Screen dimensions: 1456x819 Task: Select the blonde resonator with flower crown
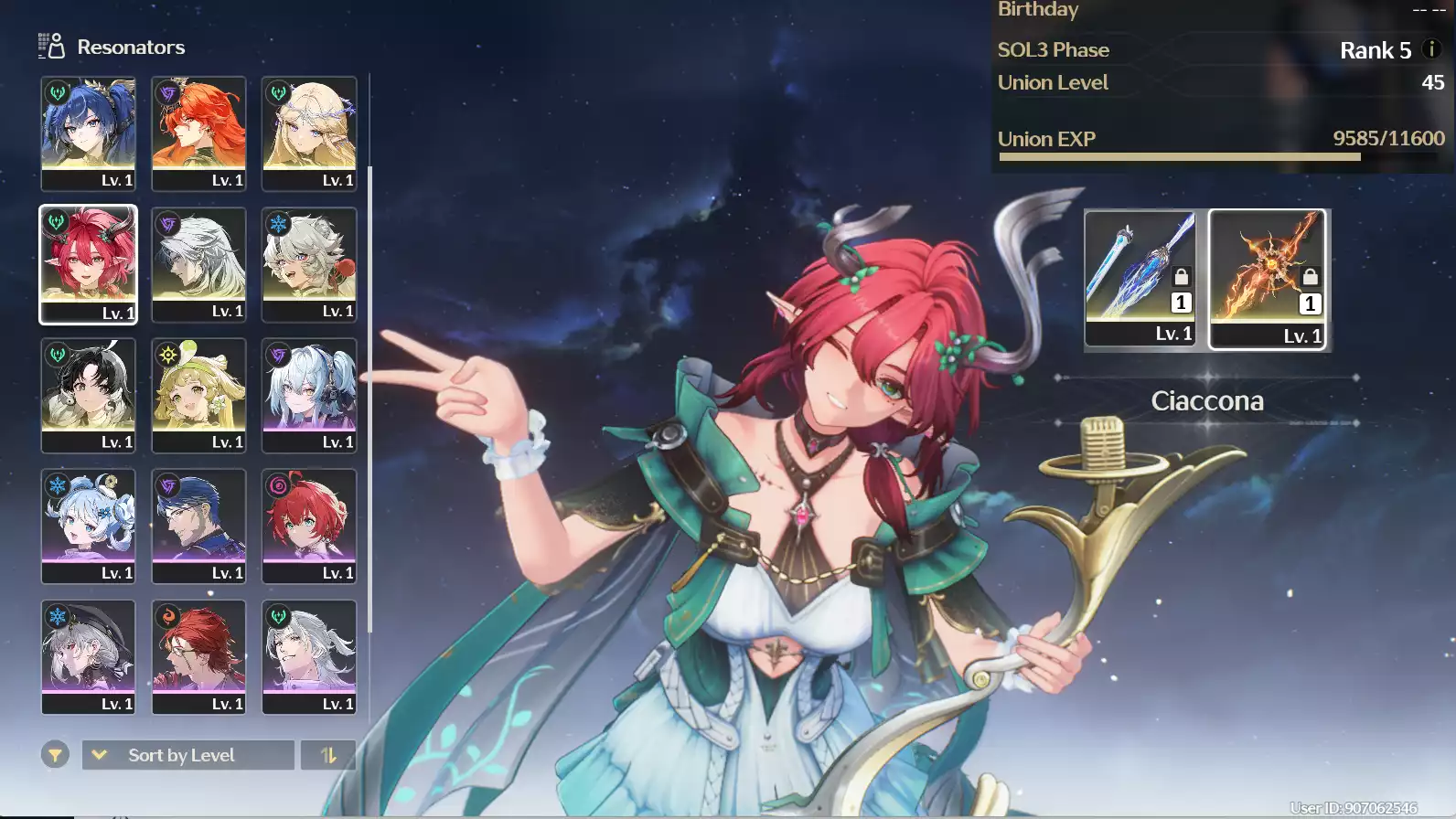pyautogui.click(x=309, y=133)
